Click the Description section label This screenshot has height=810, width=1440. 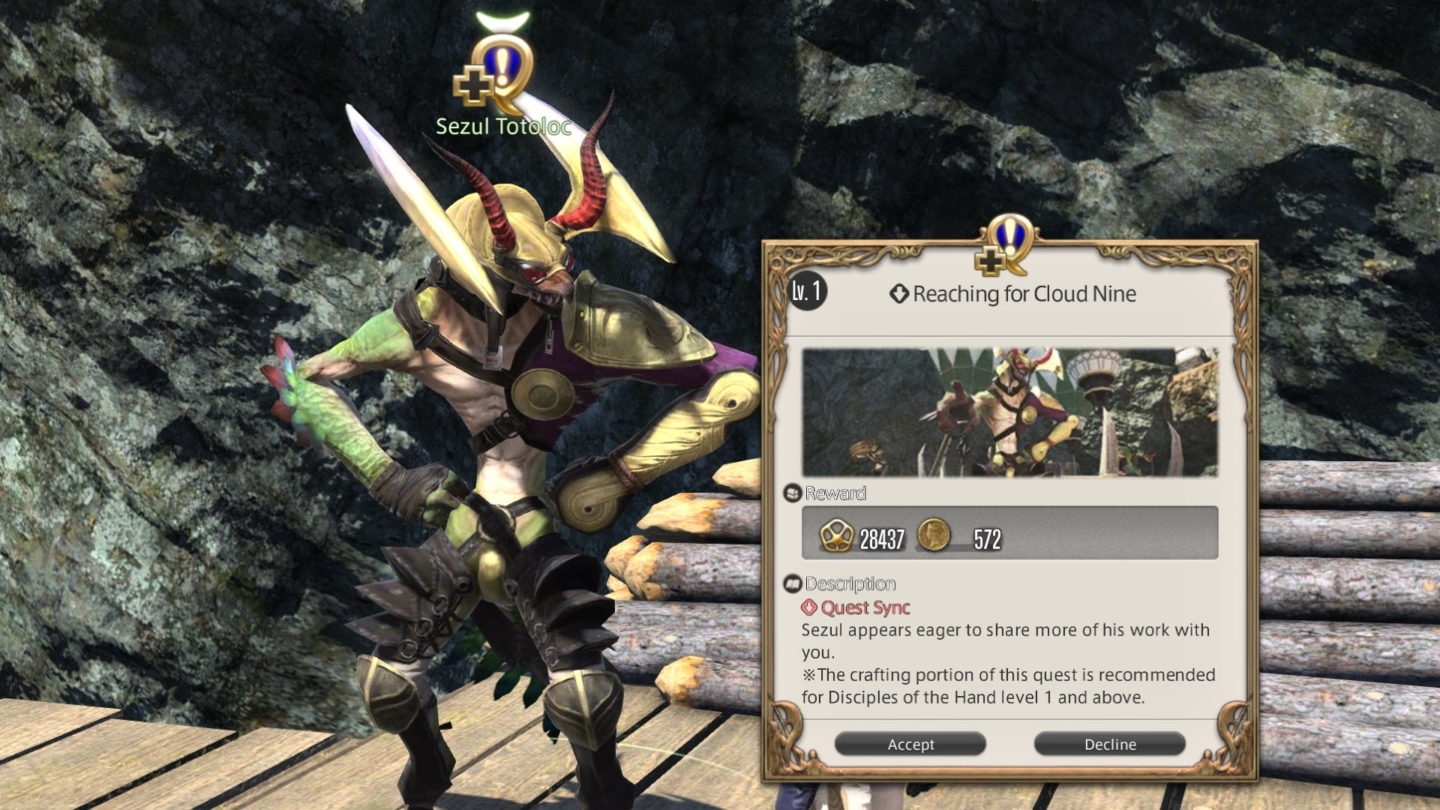tap(852, 583)
